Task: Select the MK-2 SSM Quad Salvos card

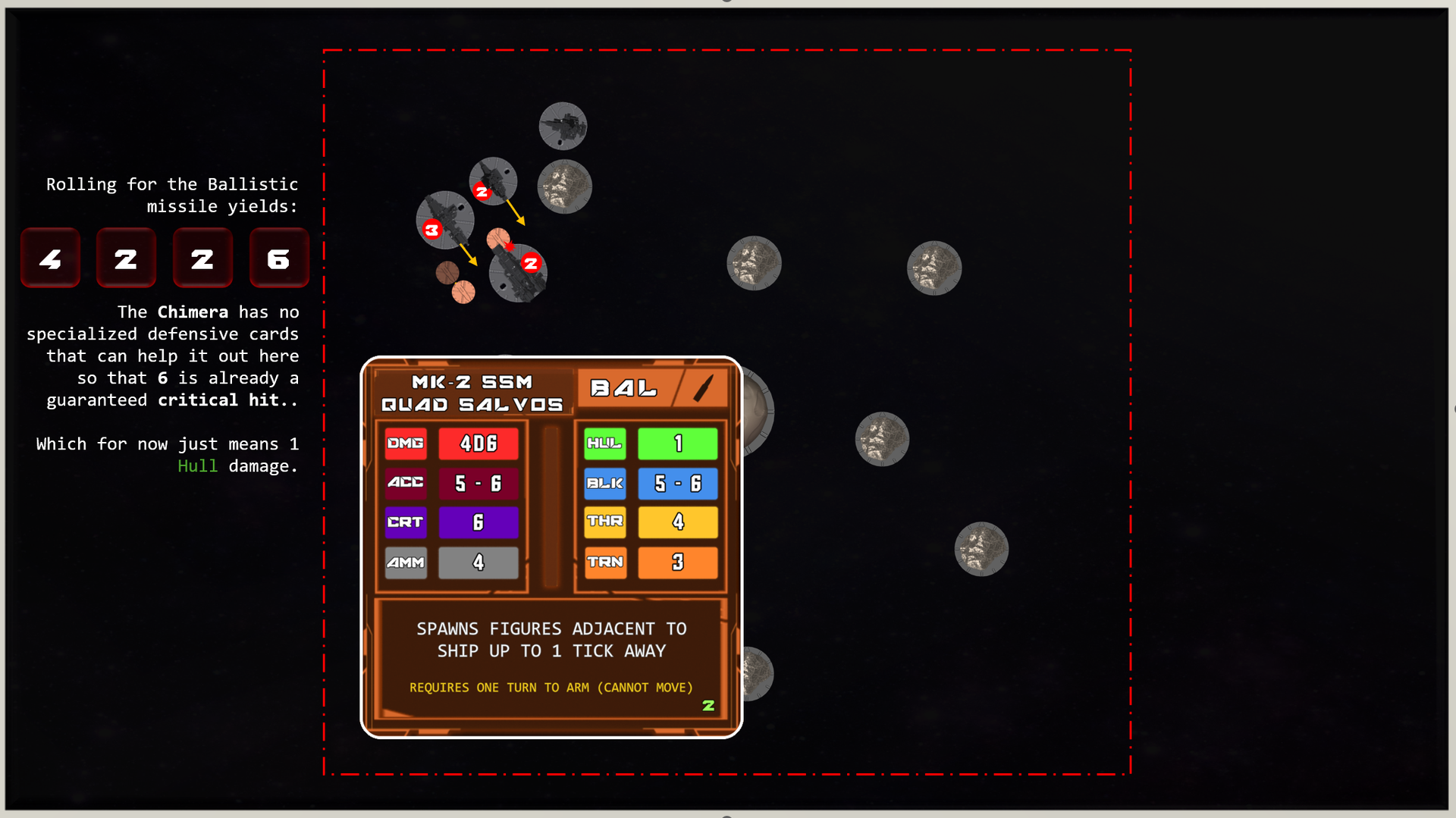Action: (x=551, y=546)
